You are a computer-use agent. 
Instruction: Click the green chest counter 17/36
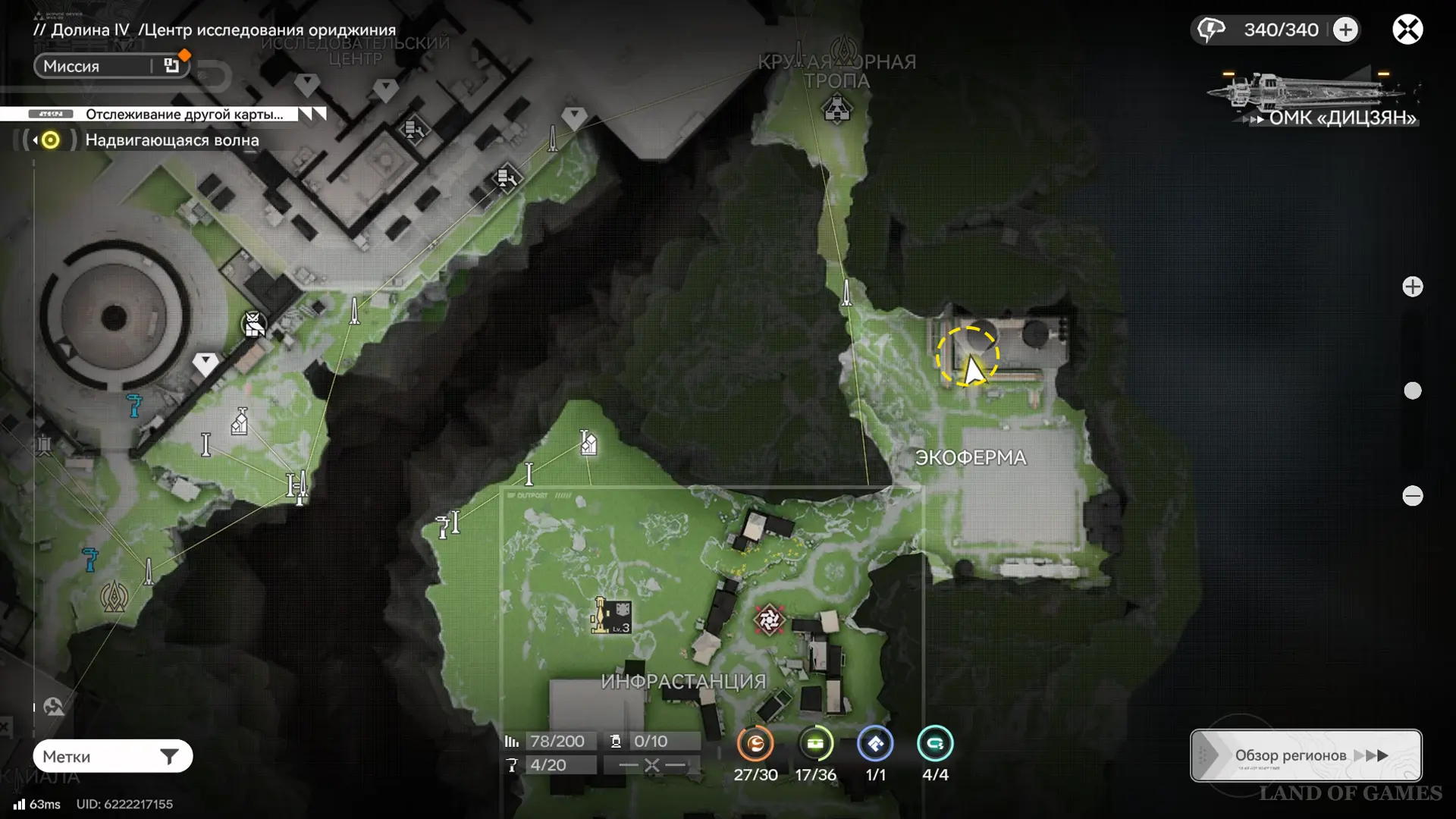click(815, 744)
